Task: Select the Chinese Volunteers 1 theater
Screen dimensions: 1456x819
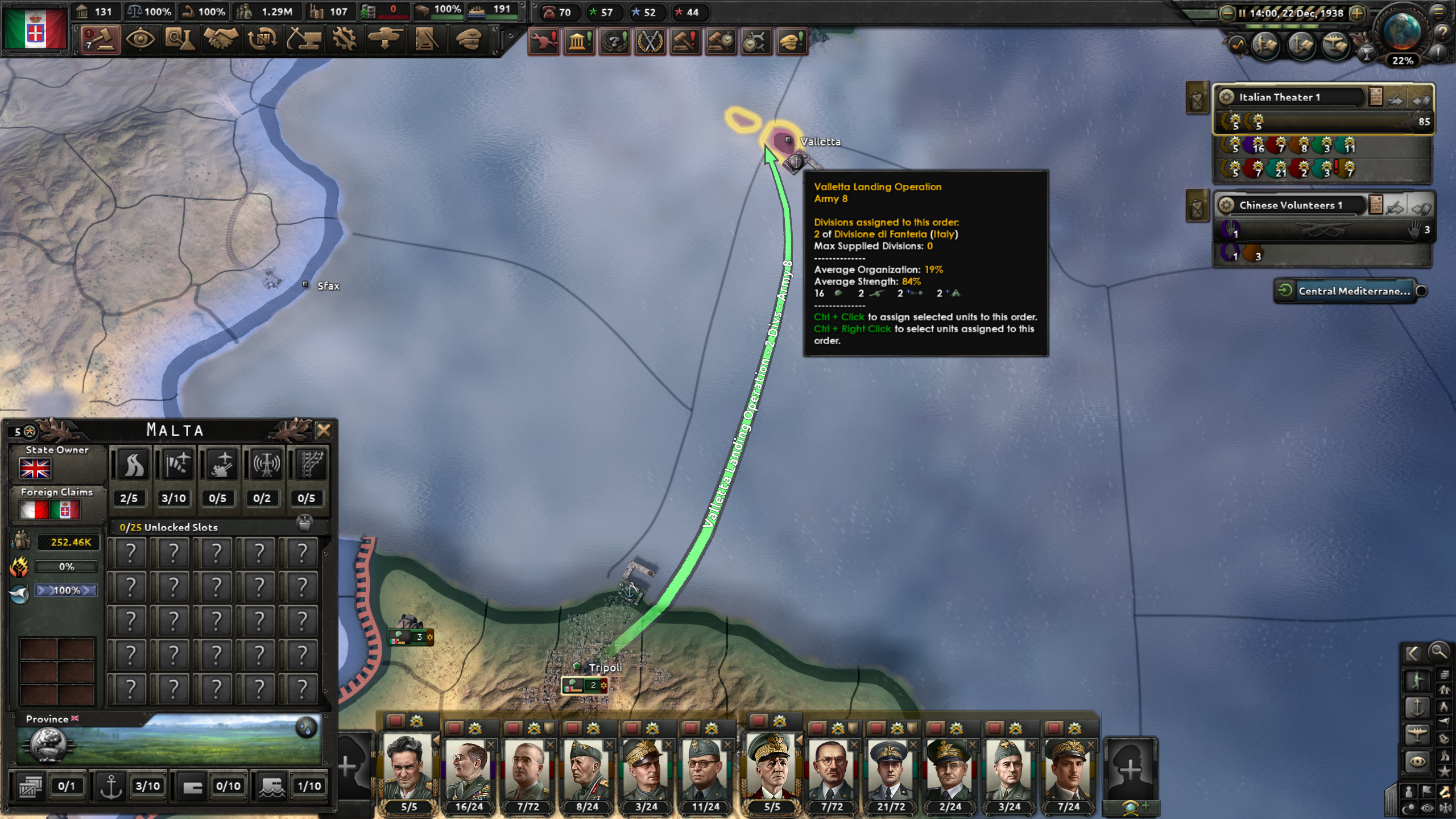Action: [1291, 205]
